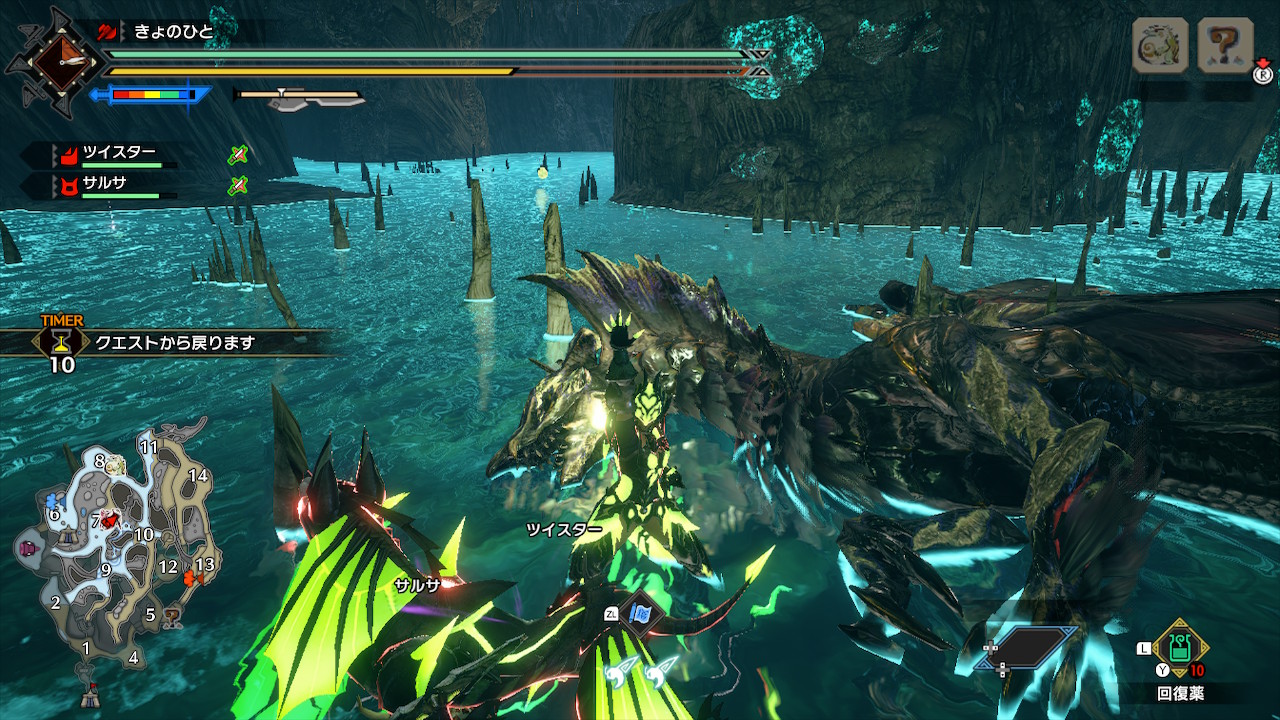Select the ツイスター party member entry
Screen dimensions: 1280x720
click(x=118, y=153)
